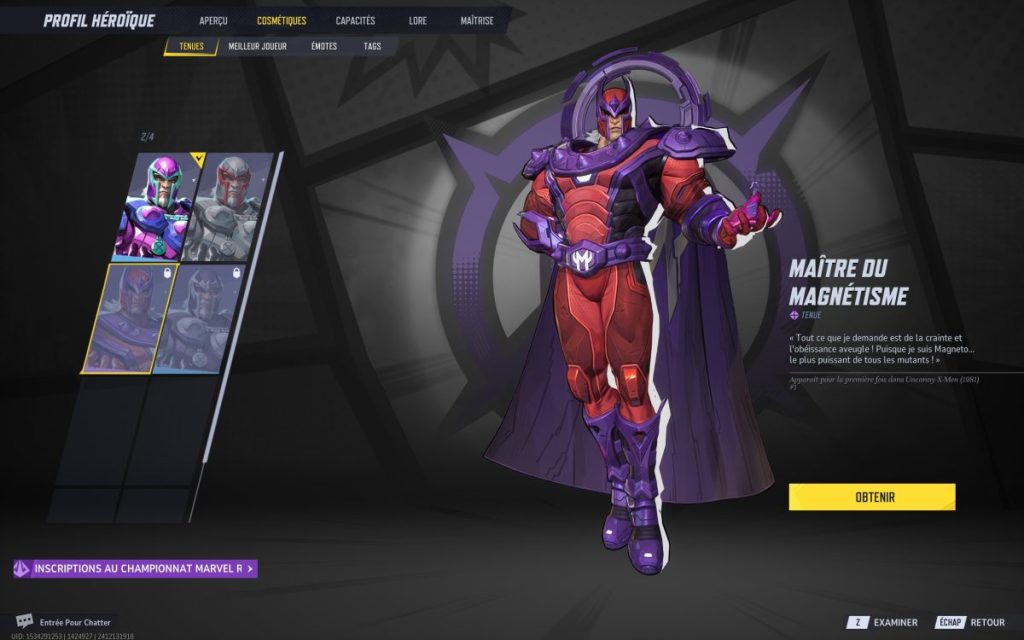Select the Tenues sub-tab
1024x640 pixels.
[x=191, y=47]
